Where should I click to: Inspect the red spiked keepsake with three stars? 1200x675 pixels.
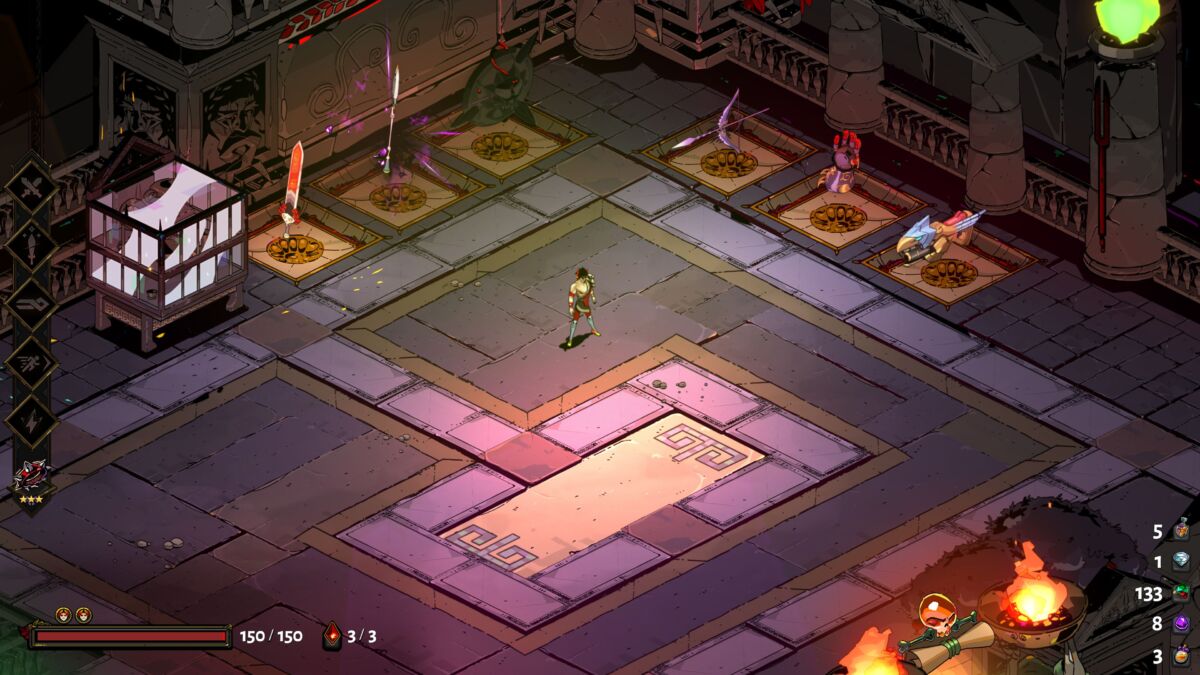coord(31,474)
